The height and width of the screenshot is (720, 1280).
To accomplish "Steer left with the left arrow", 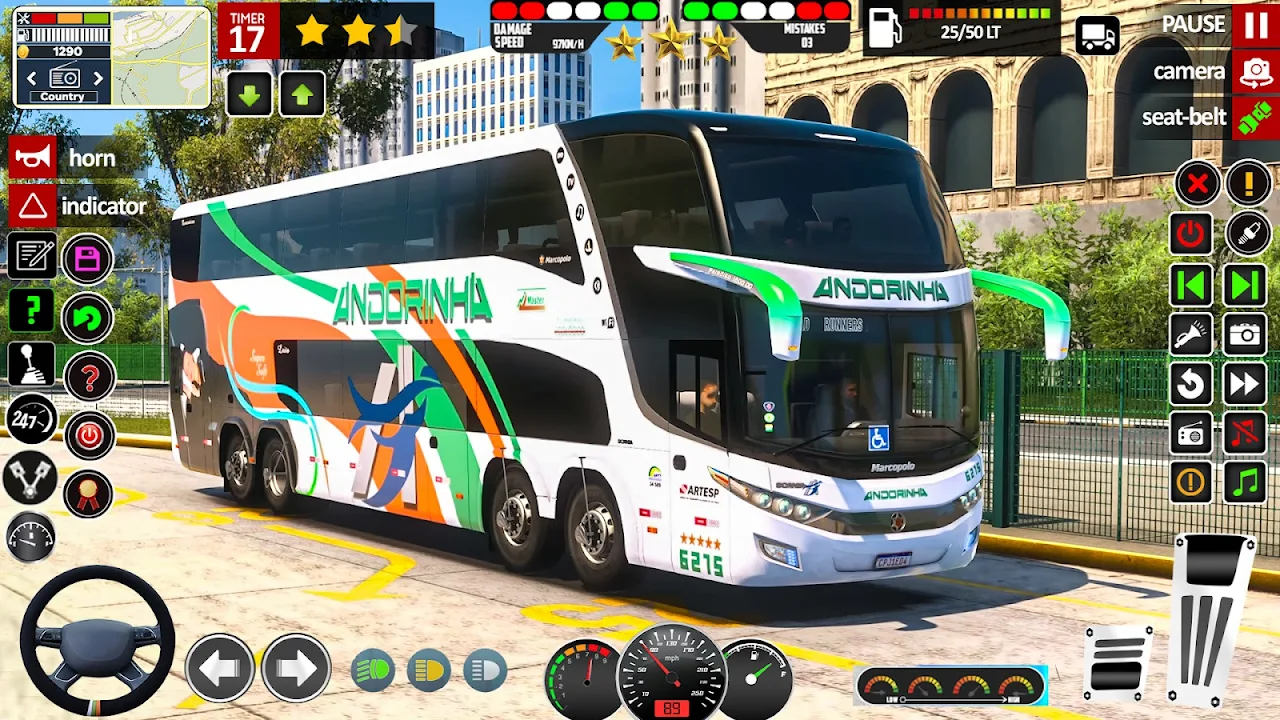I will tap(219, 668).
